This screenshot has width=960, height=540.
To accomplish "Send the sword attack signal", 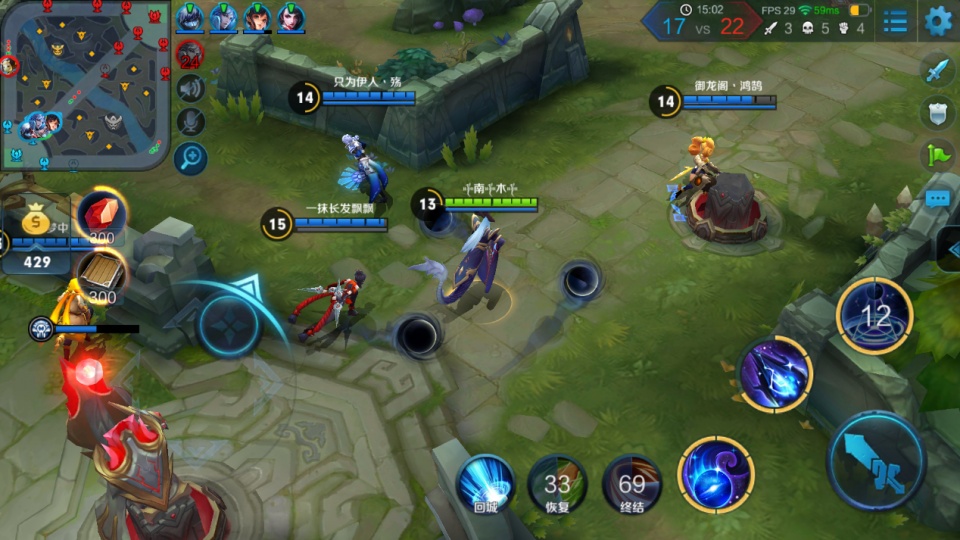I will click(x=937, y=72).
